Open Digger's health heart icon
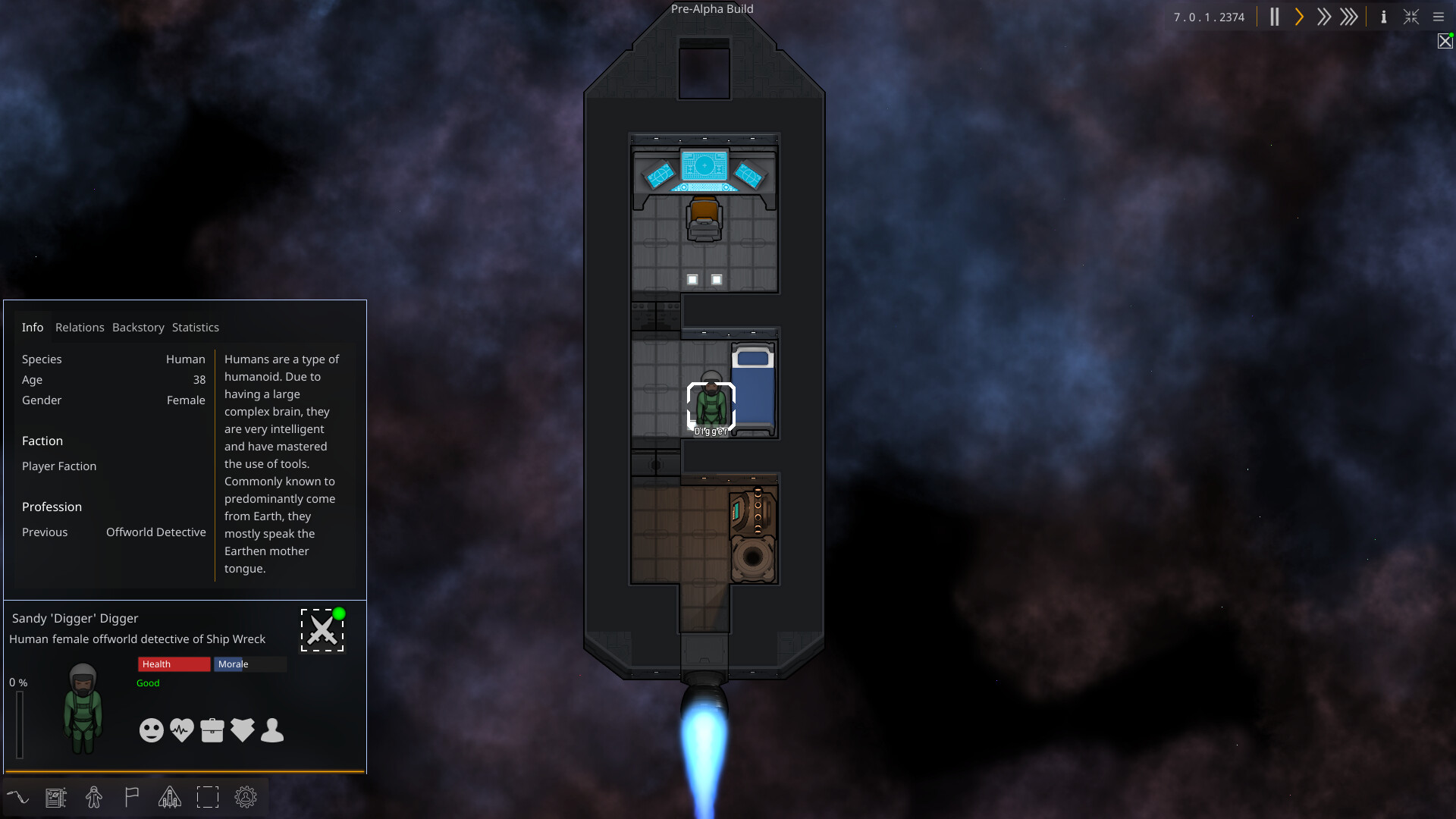The width and height of the screenshot is (1456, 819). pyautogui.click(x=181, y=730)
